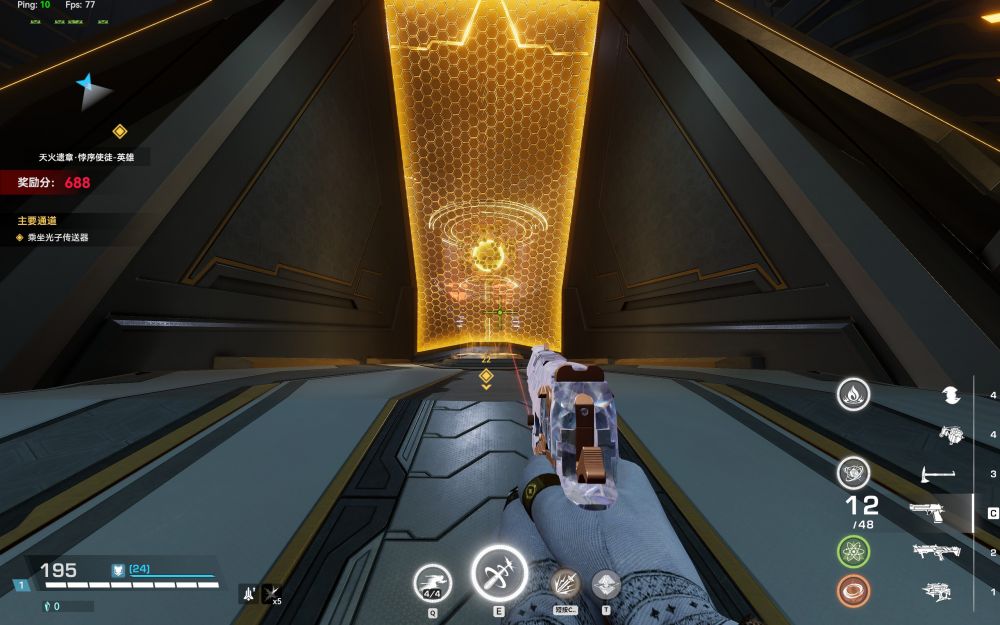
Task: Click the minimap player direction arrow
Action: click(x=93, y=90)
